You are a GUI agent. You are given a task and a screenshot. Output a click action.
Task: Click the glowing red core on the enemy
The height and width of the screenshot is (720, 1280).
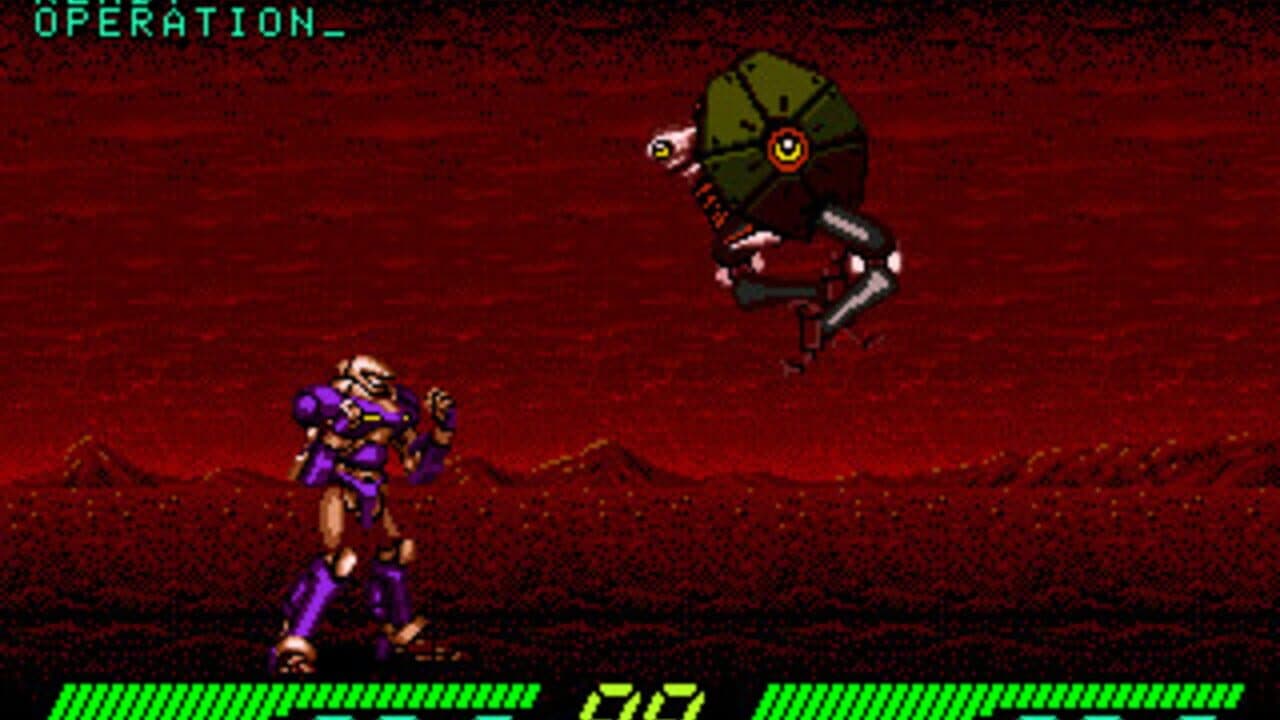pyautogui.click(x=789, y=146)
